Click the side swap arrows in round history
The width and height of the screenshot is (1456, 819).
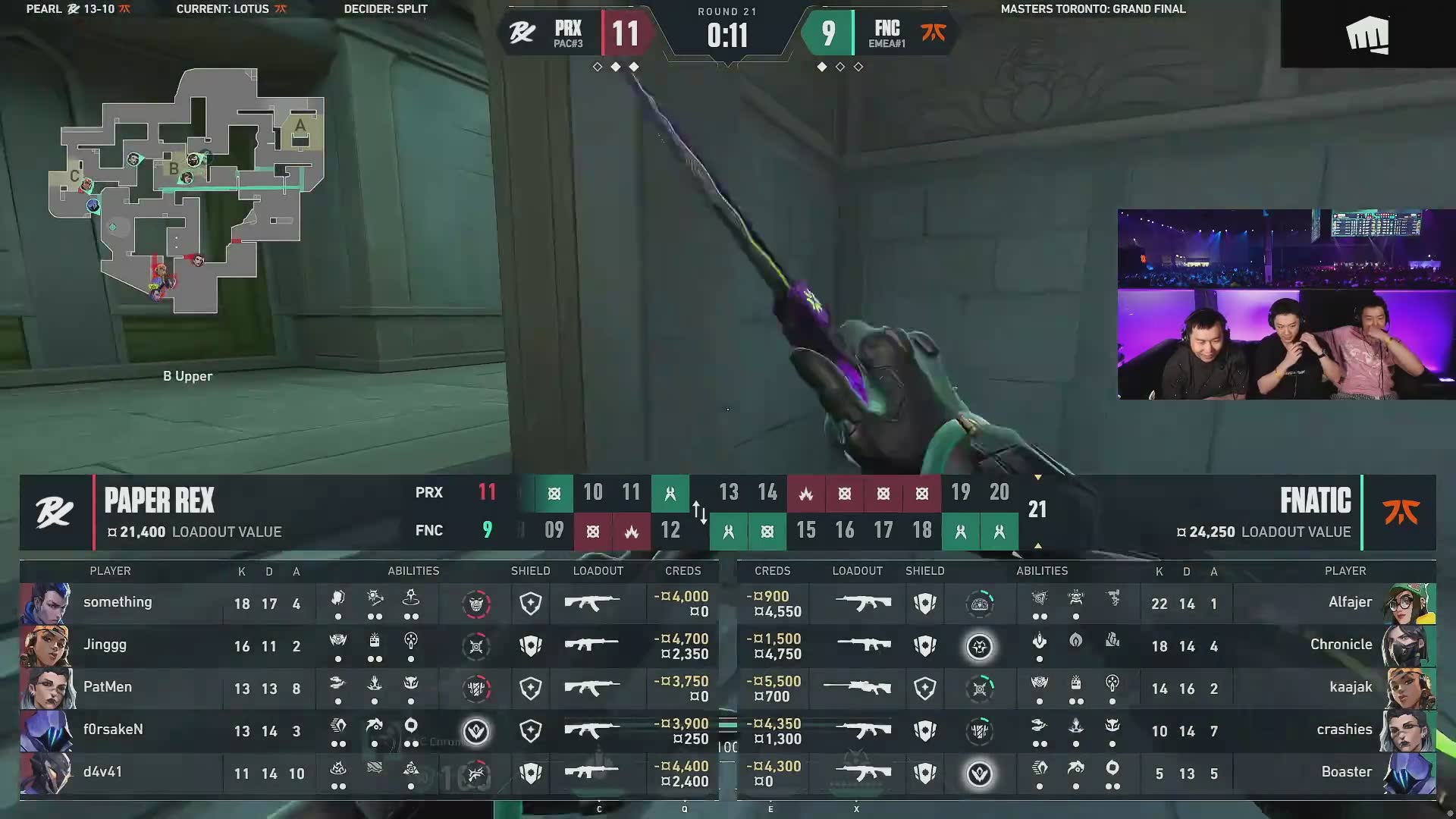699,512
